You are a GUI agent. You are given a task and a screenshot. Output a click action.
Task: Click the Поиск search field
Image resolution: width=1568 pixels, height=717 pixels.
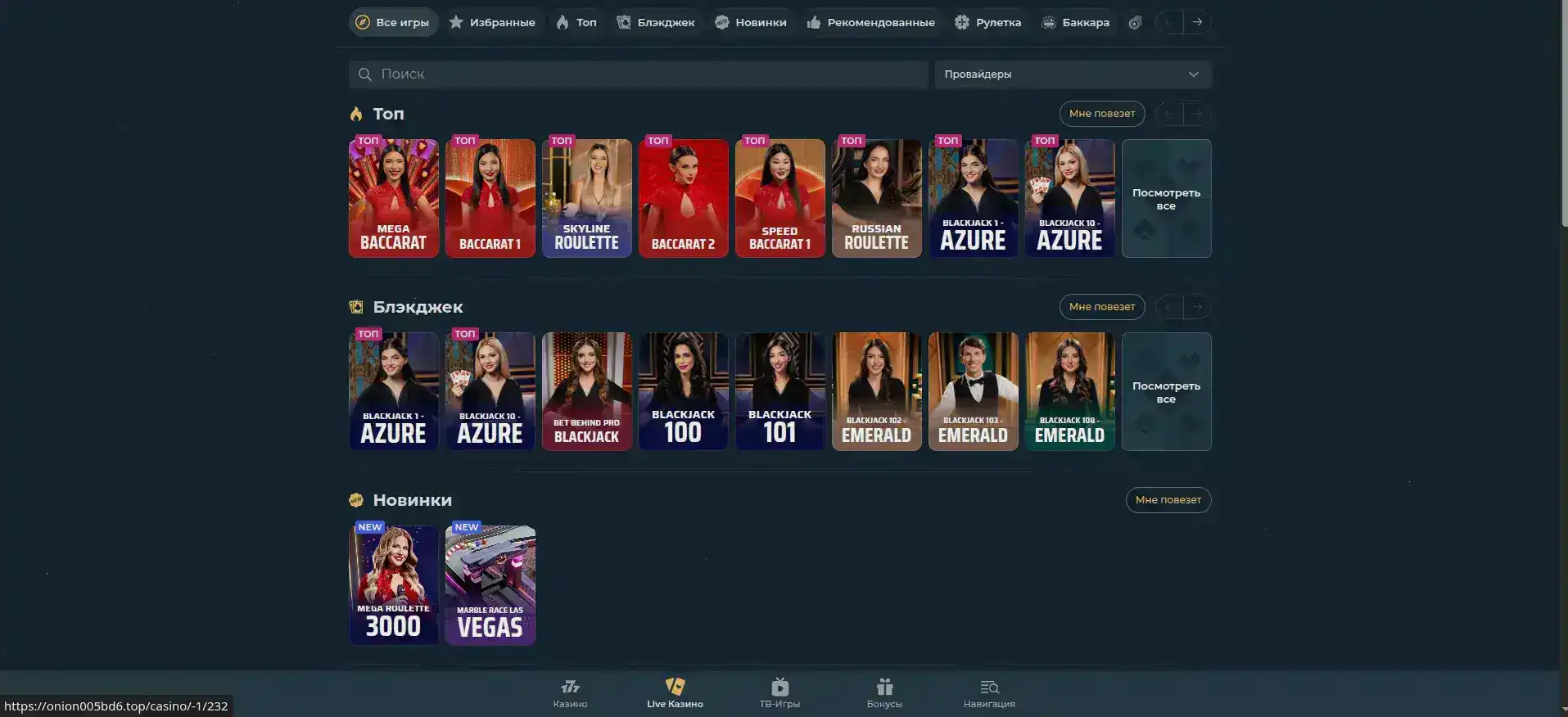click(x=639, y=74)
